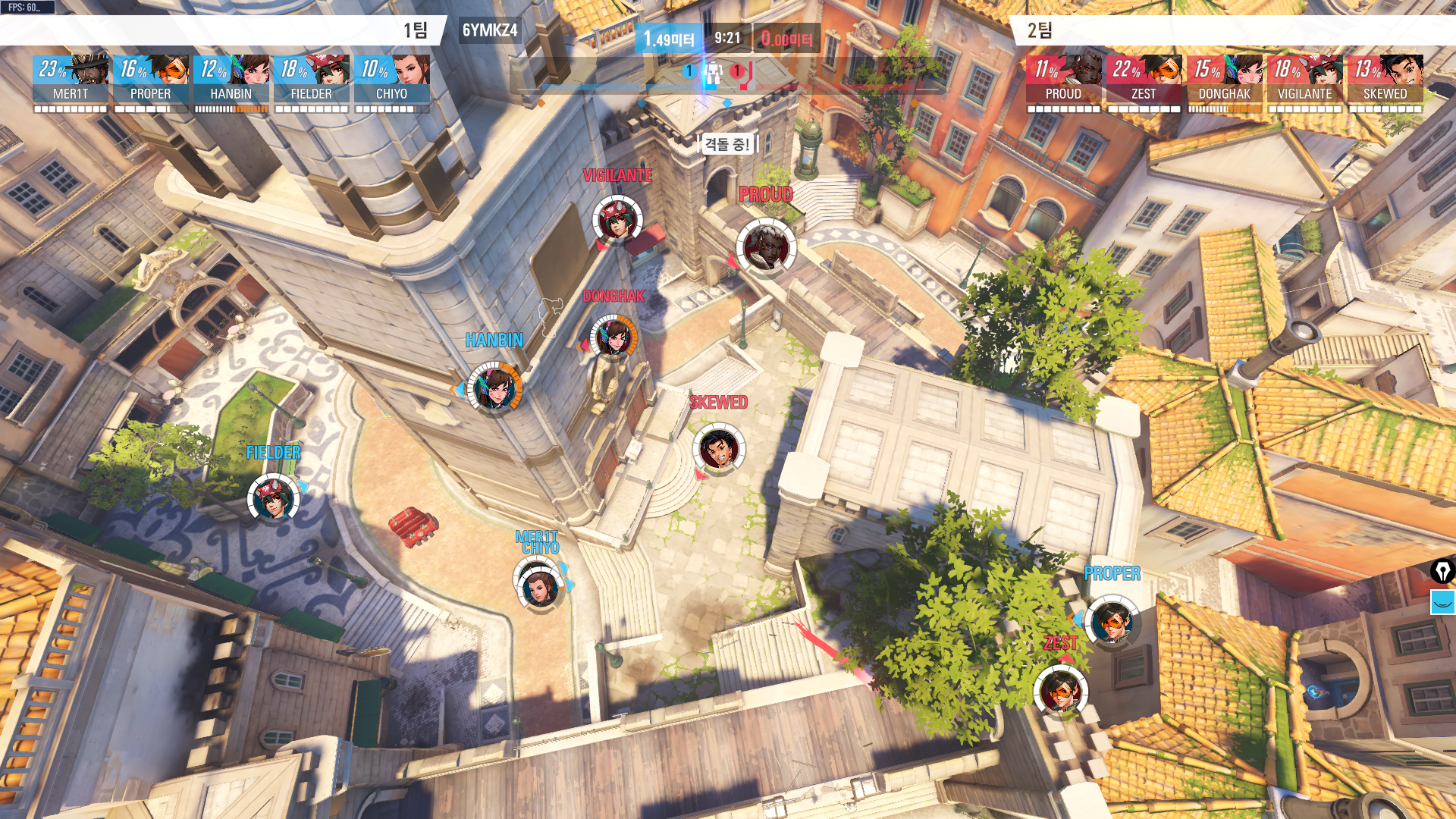Choose HANBIN's D.Va portrait card
Screen dimensions: 1456x819
coord(231,81)
